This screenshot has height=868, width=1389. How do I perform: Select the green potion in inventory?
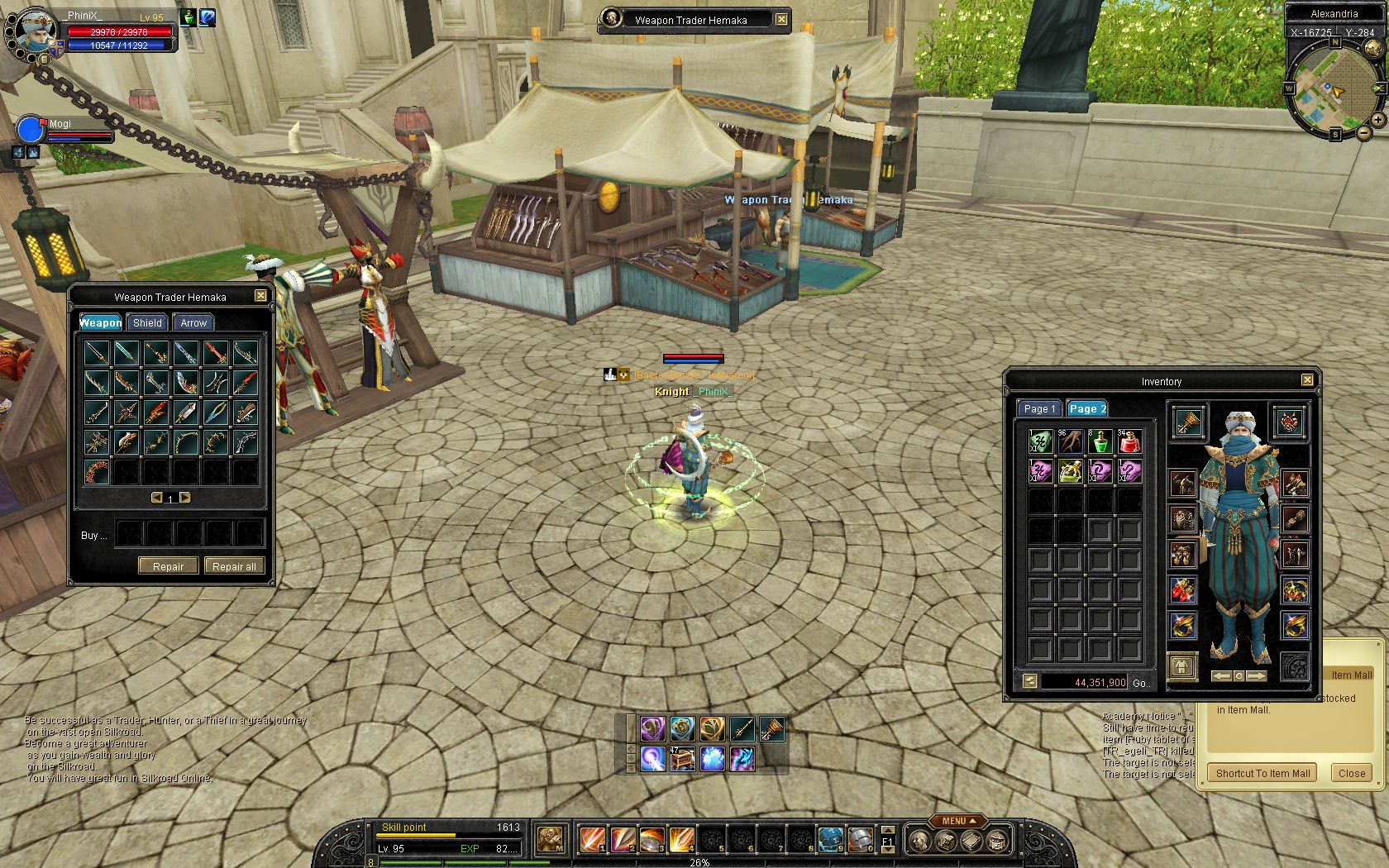[1100, 441]
